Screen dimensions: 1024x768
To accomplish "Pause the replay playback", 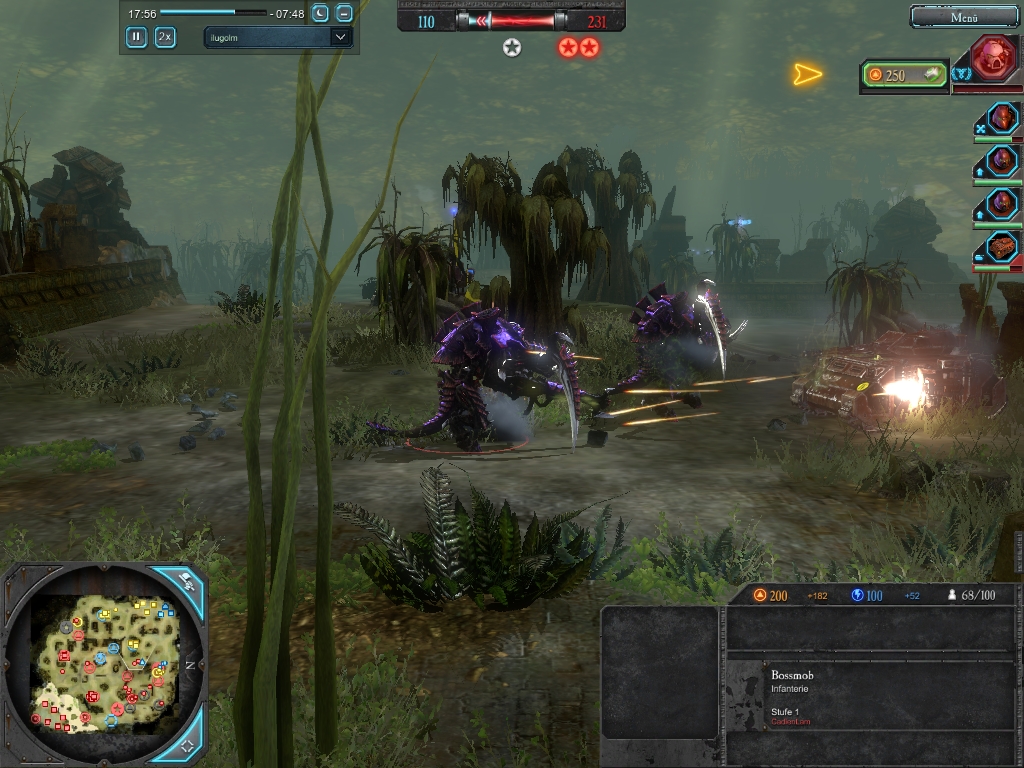I will [x=136, y=37].
